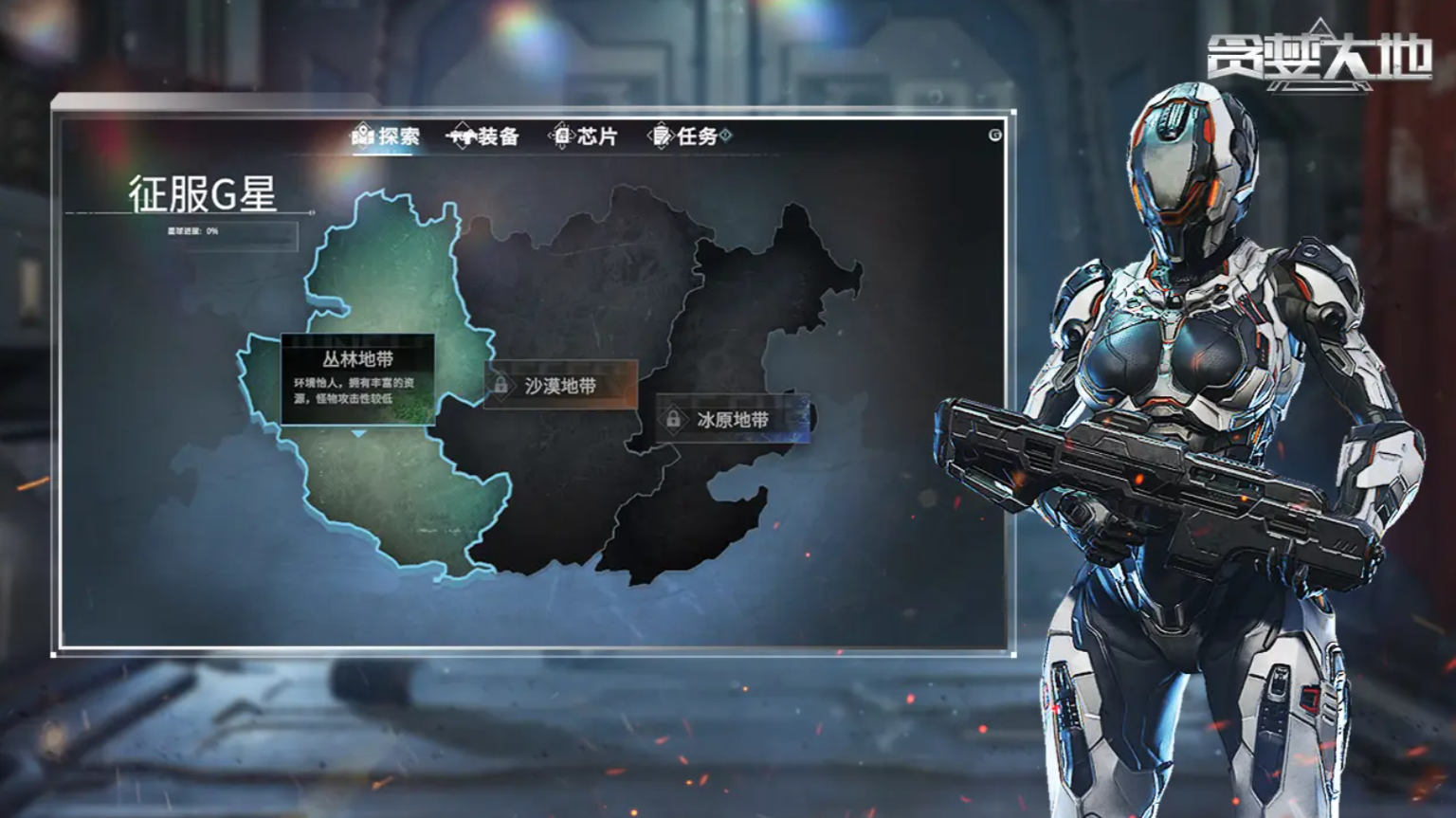The width and height of the screenshot is (1456, 818).
Task: Click the weapon icon beside 装备
Action: tap(464, 136)
